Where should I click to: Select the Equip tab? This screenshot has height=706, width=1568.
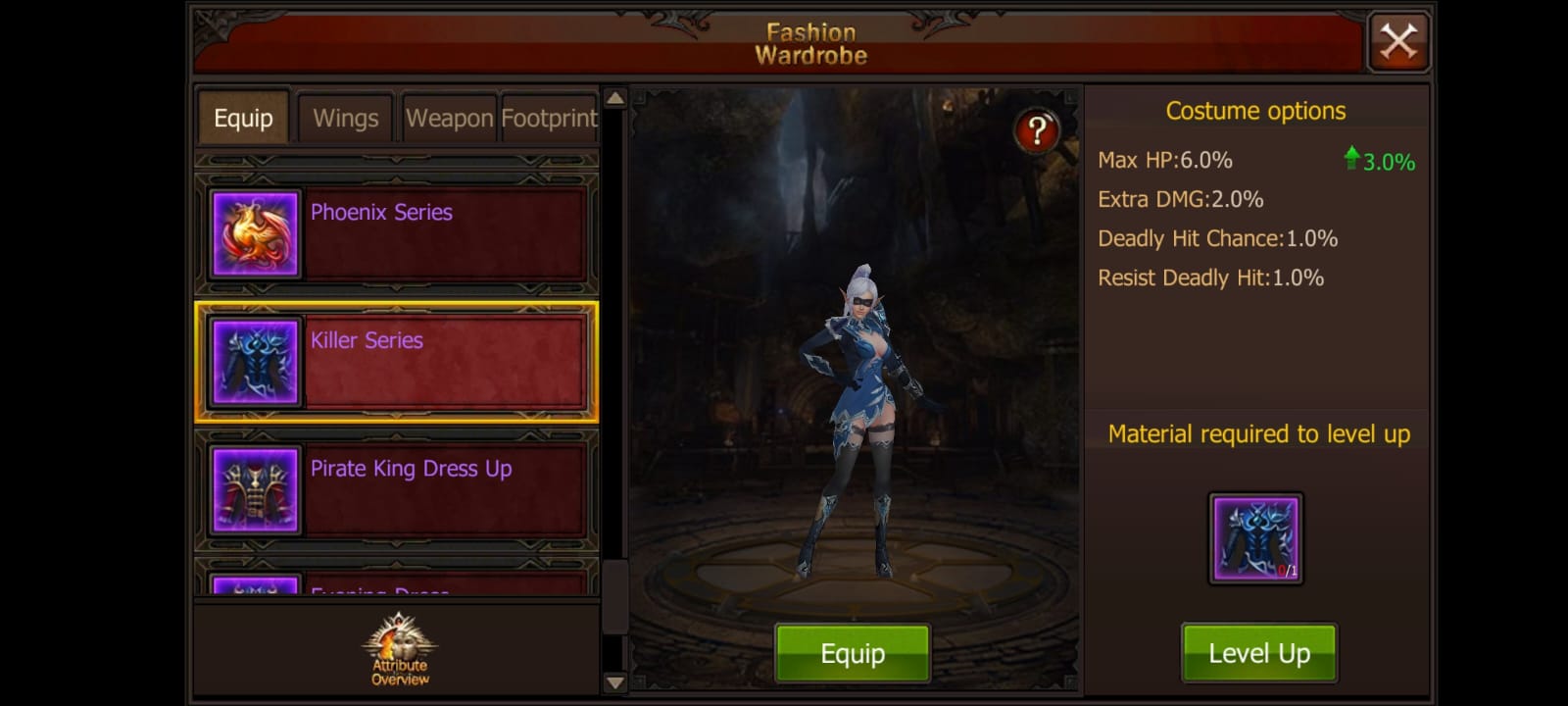click(242, 118)
